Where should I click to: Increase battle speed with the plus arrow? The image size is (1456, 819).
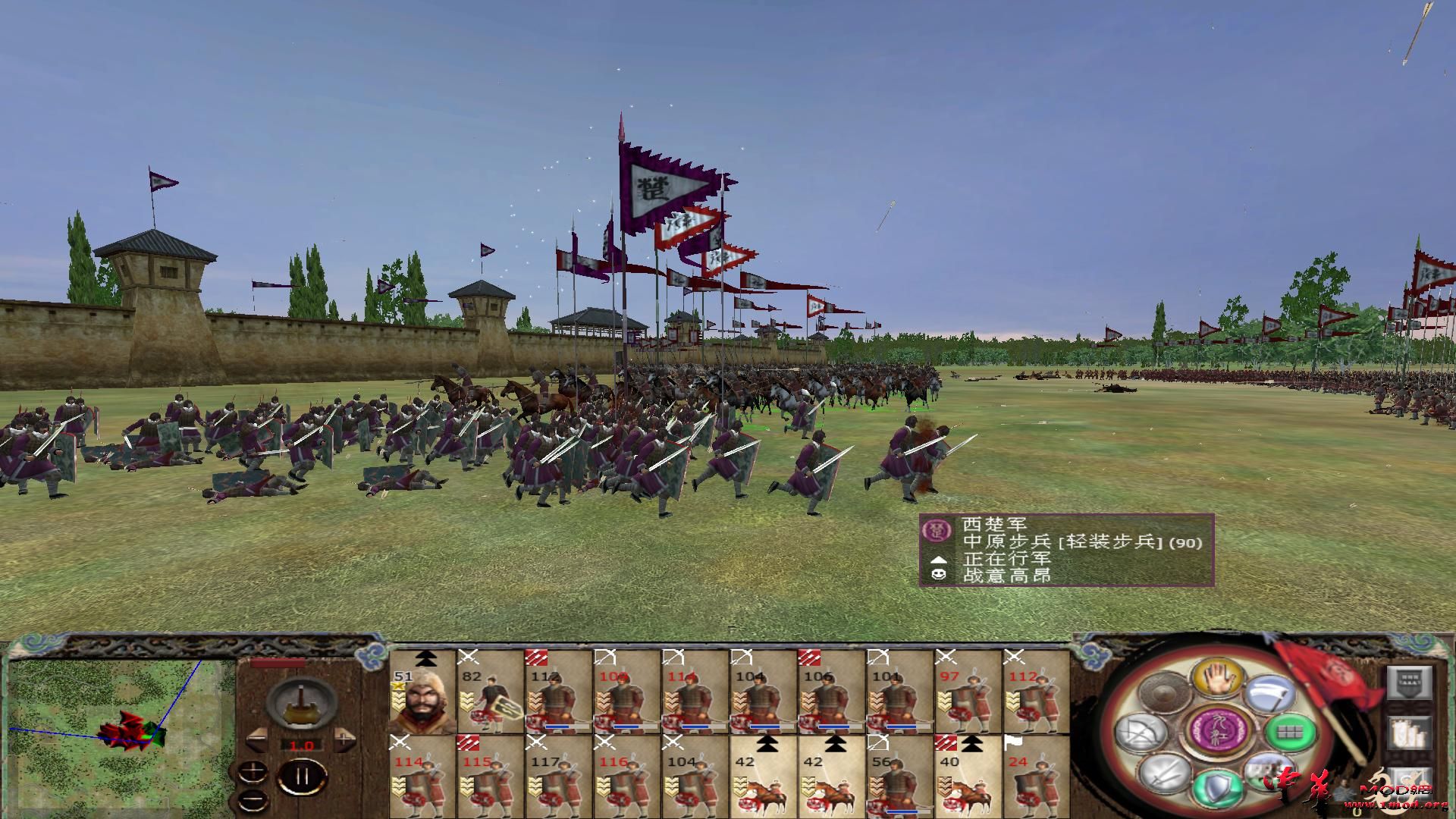point(344,739)
